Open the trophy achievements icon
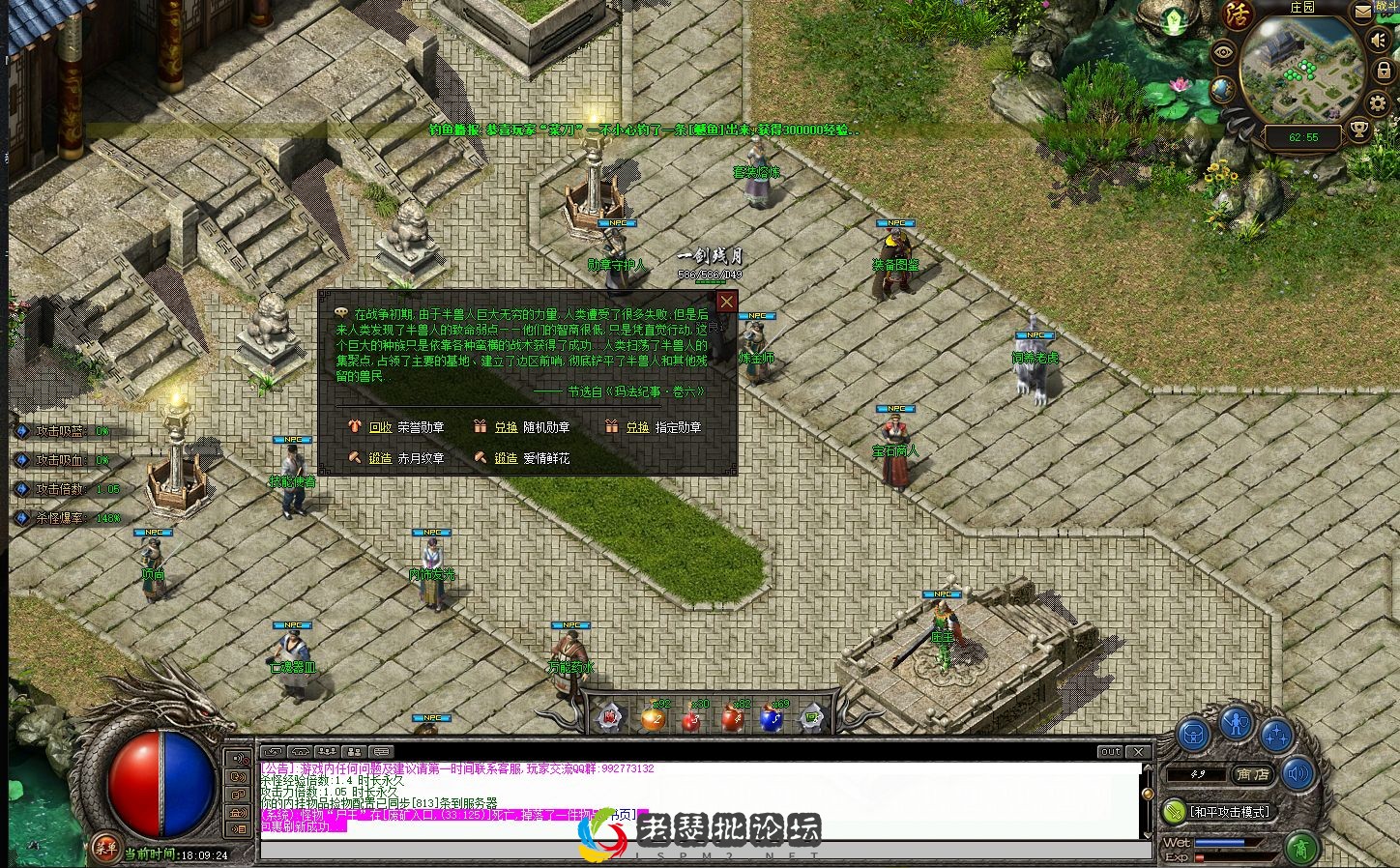 point(1359,130)
